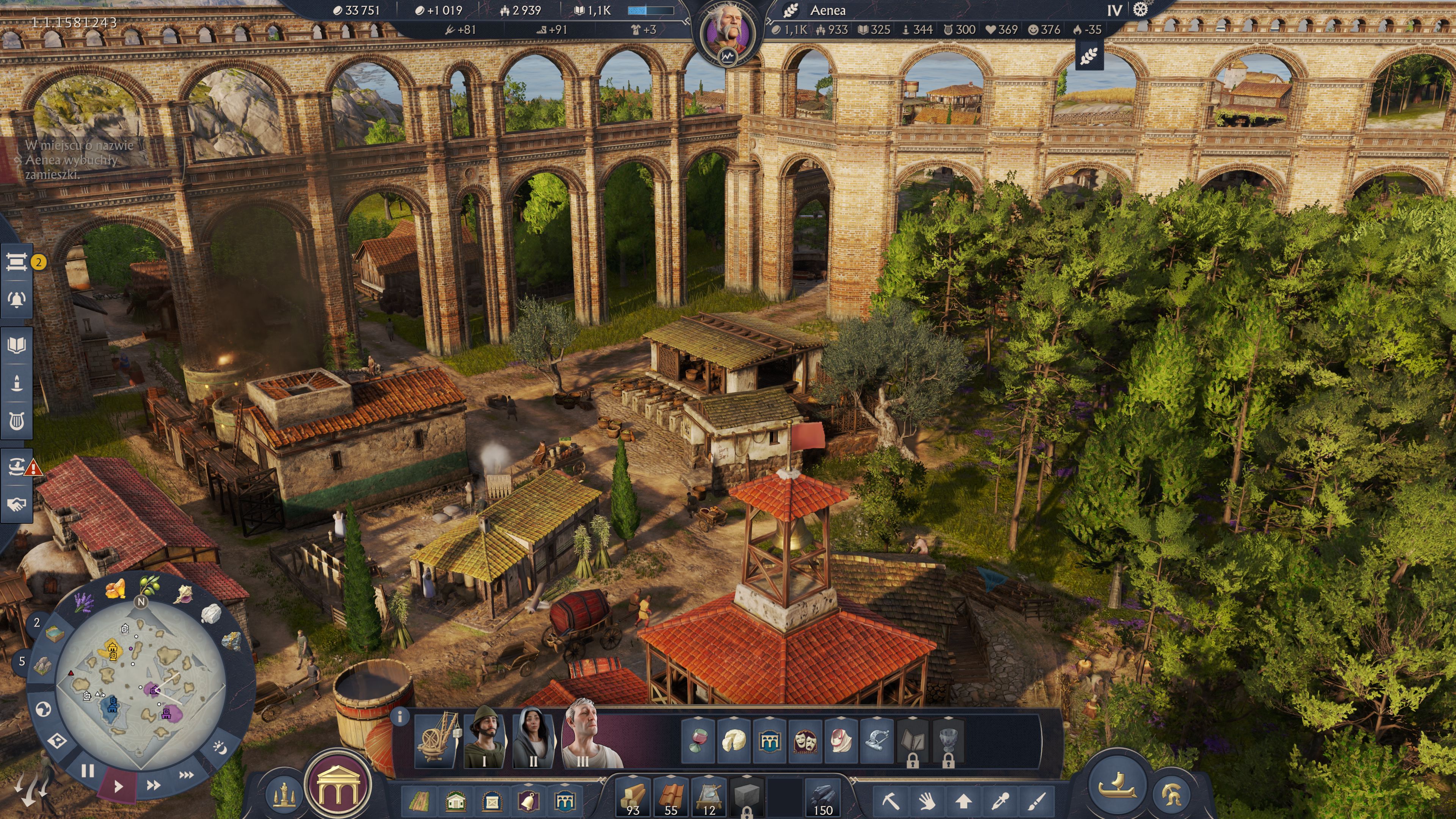This screenshot has width=1456, height=819.
Task: Open the open book knowledge panel
Action: 16,345
